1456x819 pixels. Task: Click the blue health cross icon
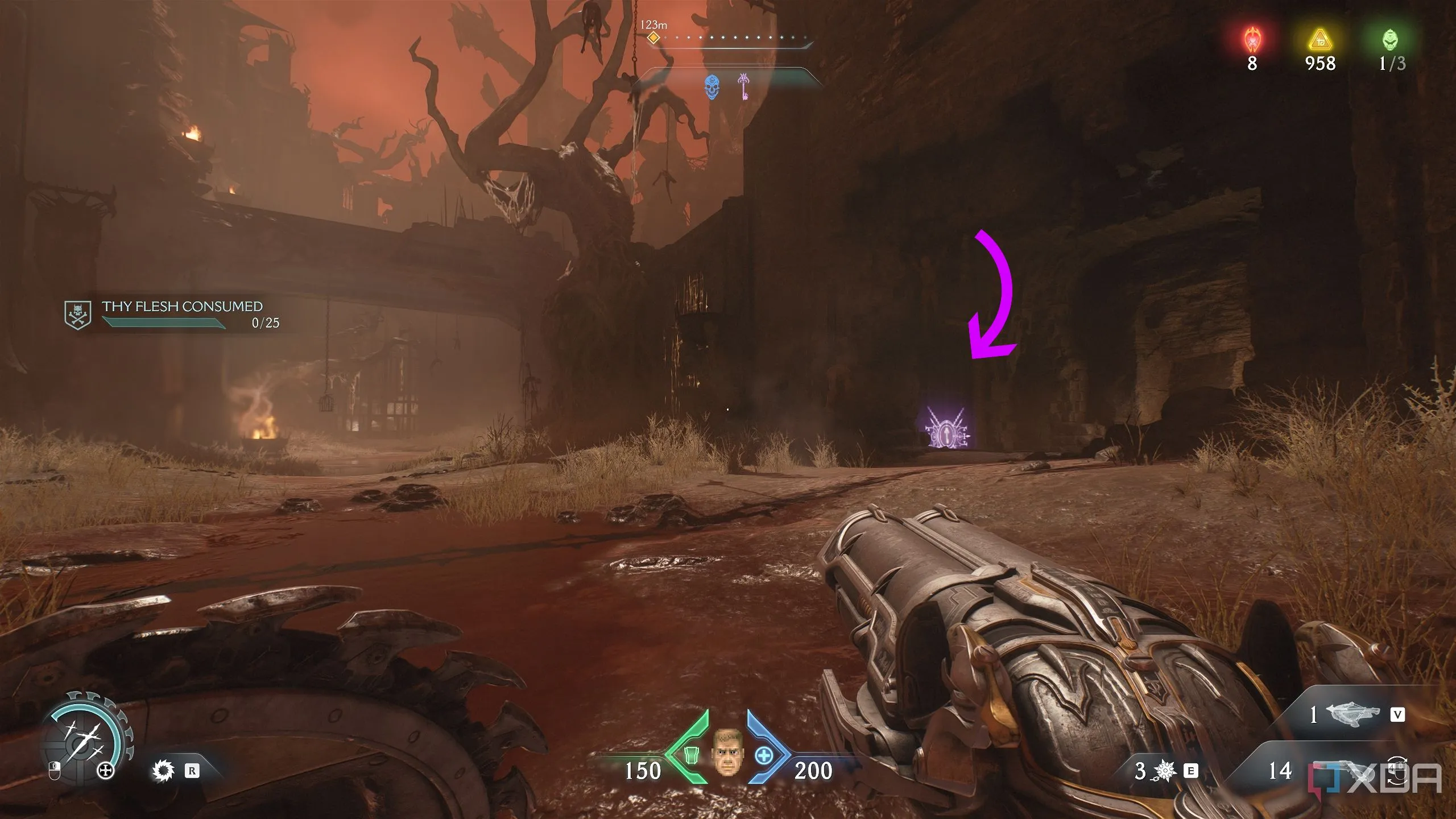pyautogui.click(x=764, y=756)
